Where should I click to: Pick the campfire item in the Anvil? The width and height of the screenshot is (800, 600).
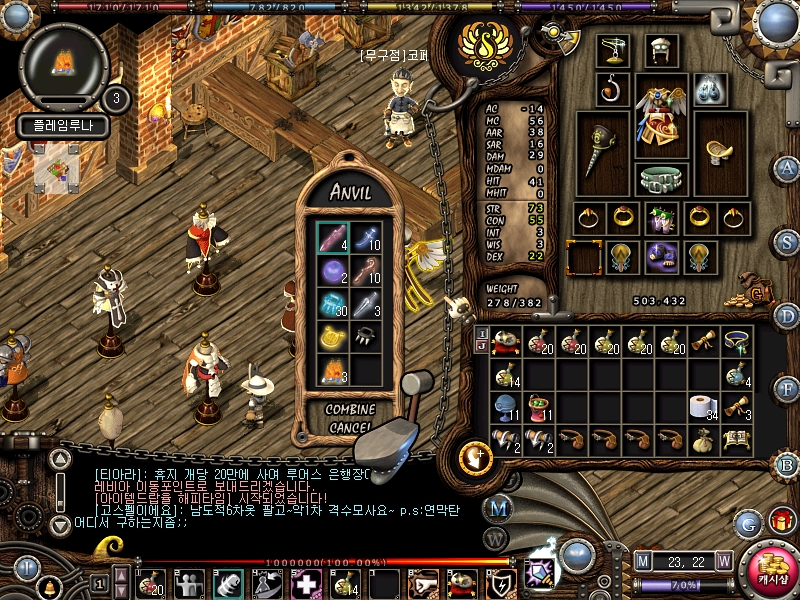(332, 372)
